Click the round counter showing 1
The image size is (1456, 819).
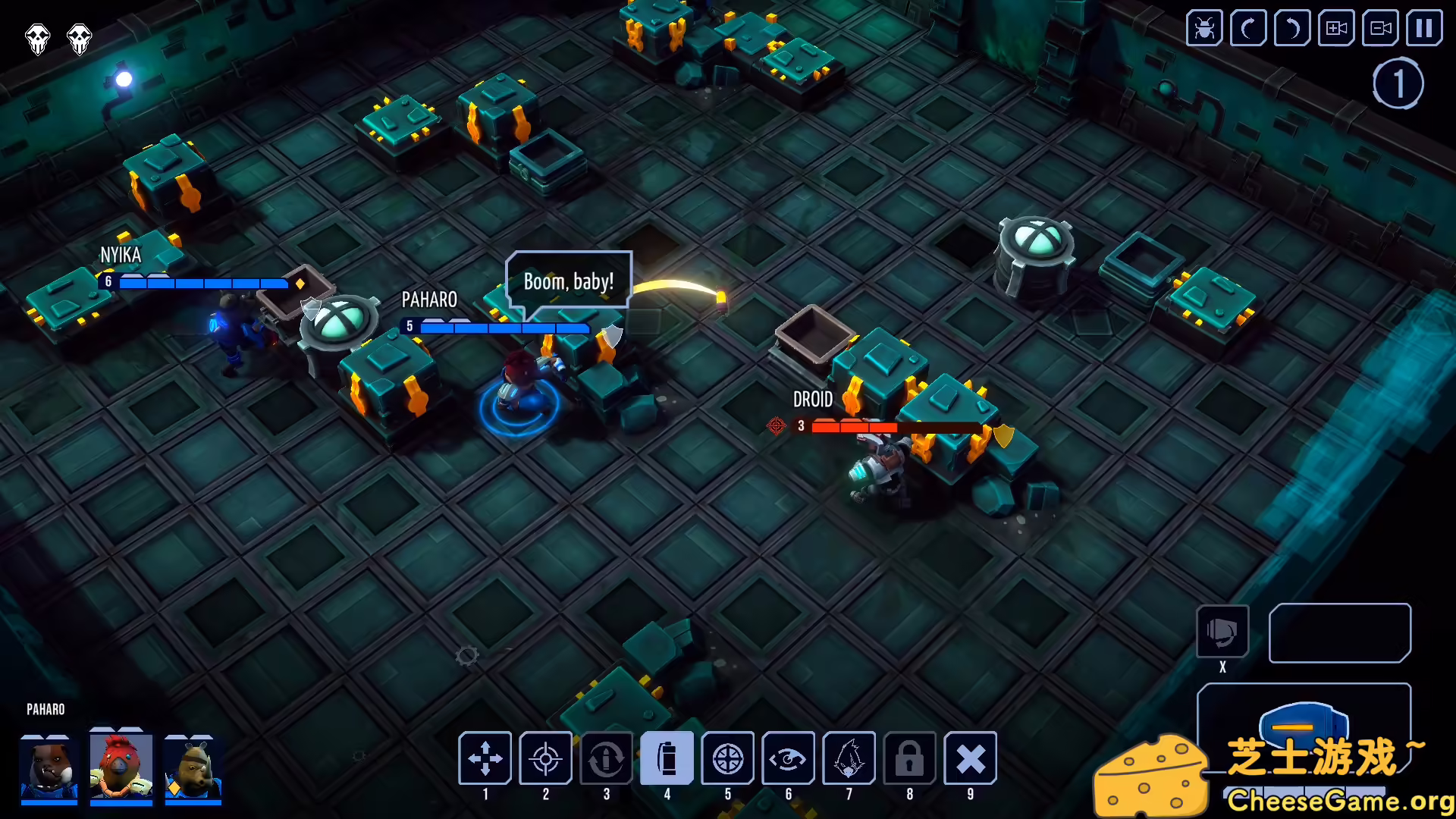tap(1398, 83)
